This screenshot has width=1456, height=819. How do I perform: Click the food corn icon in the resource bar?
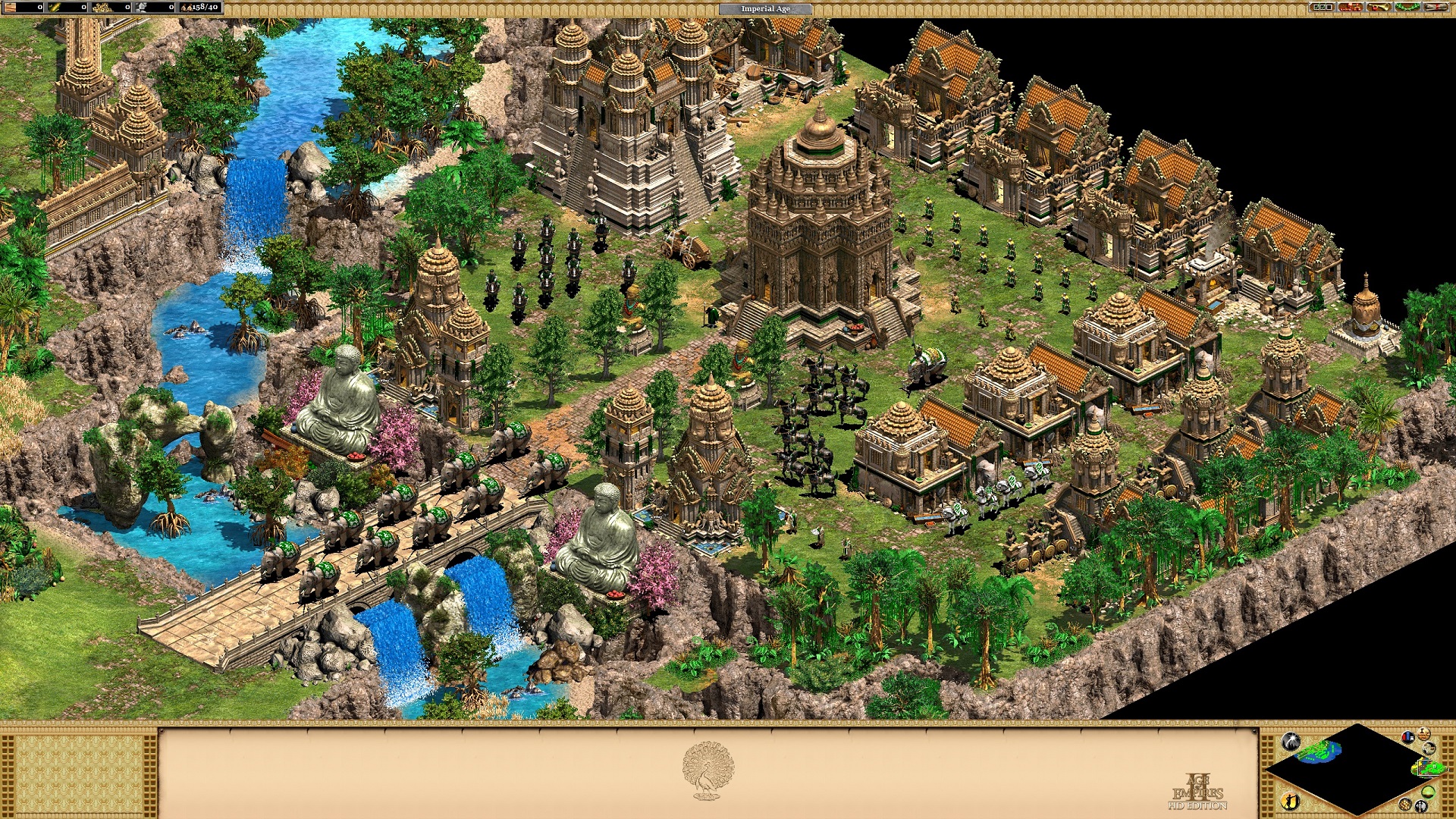pos(55,7)
